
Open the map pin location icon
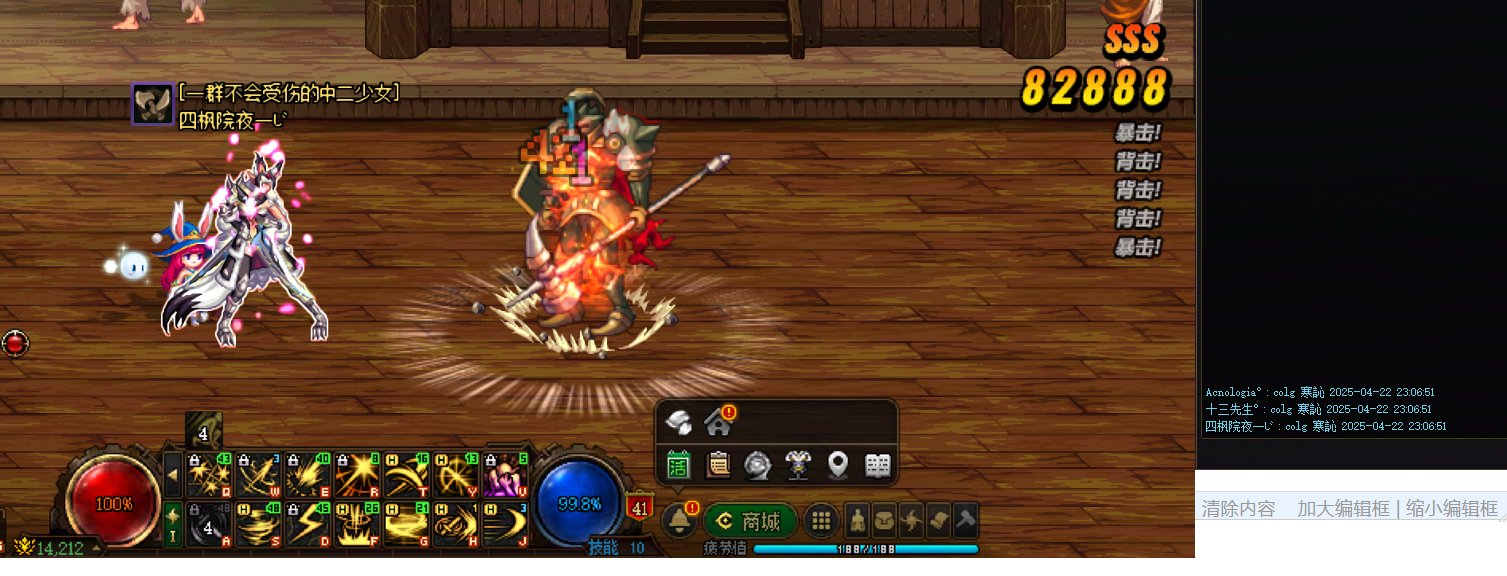[838, 465]
